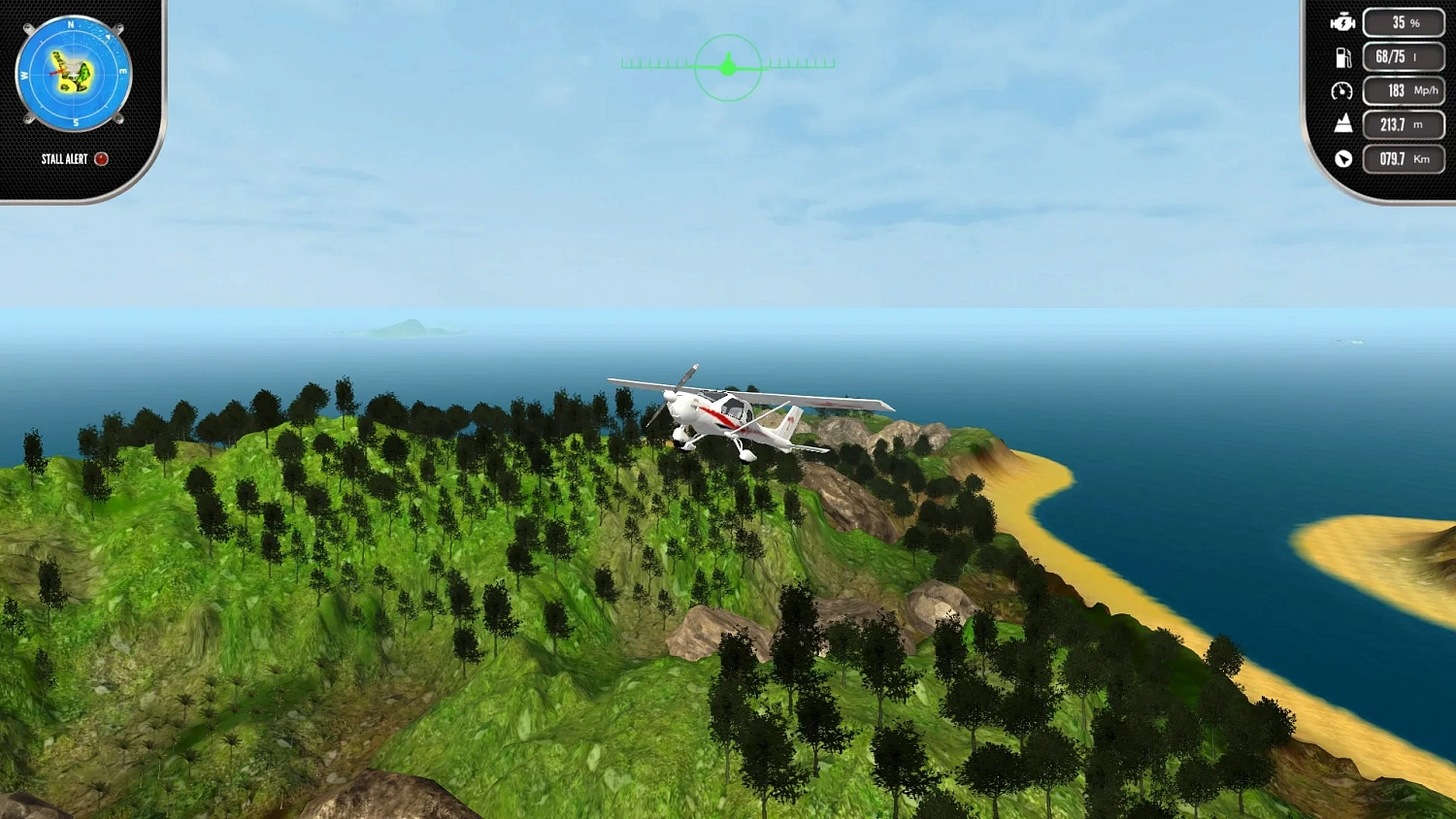Image resolution: width=1456 pixels, height=819 pixels.
Task: Click the speedometer gauge icon
Action: pos(1342,90)
